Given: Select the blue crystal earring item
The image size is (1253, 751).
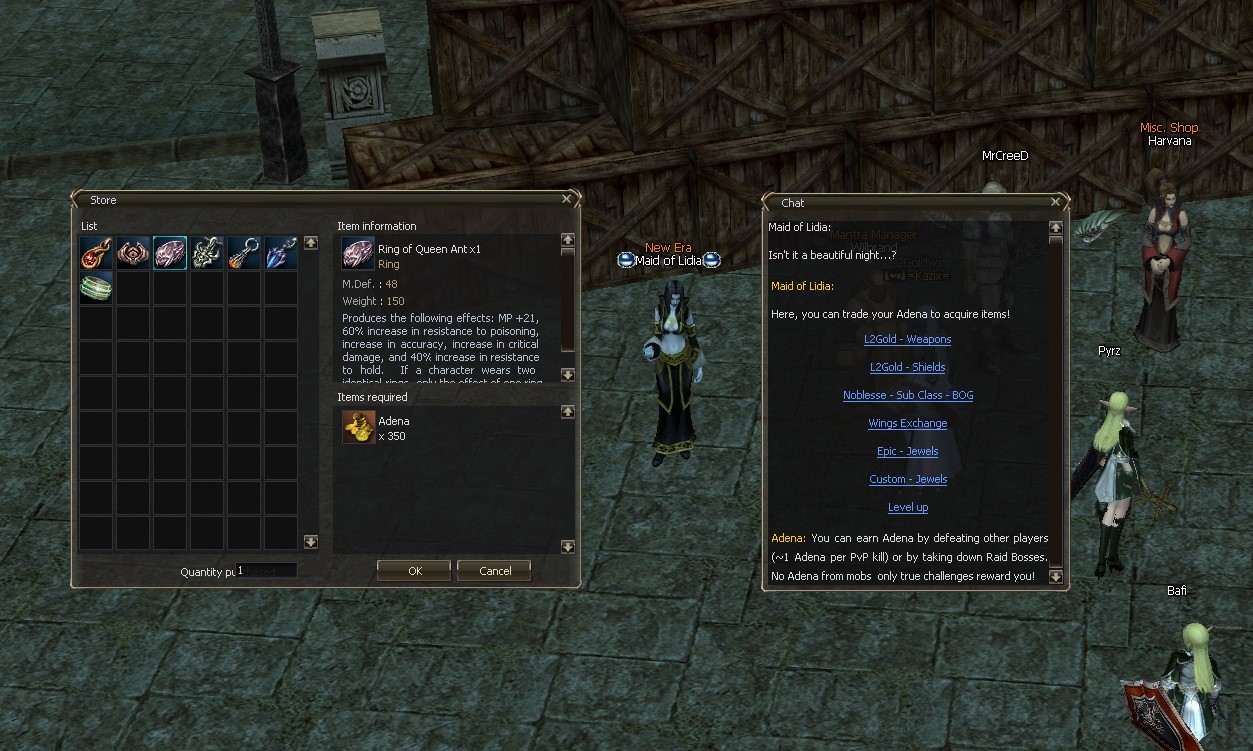Looking at the screenshot, I should 281,253.
